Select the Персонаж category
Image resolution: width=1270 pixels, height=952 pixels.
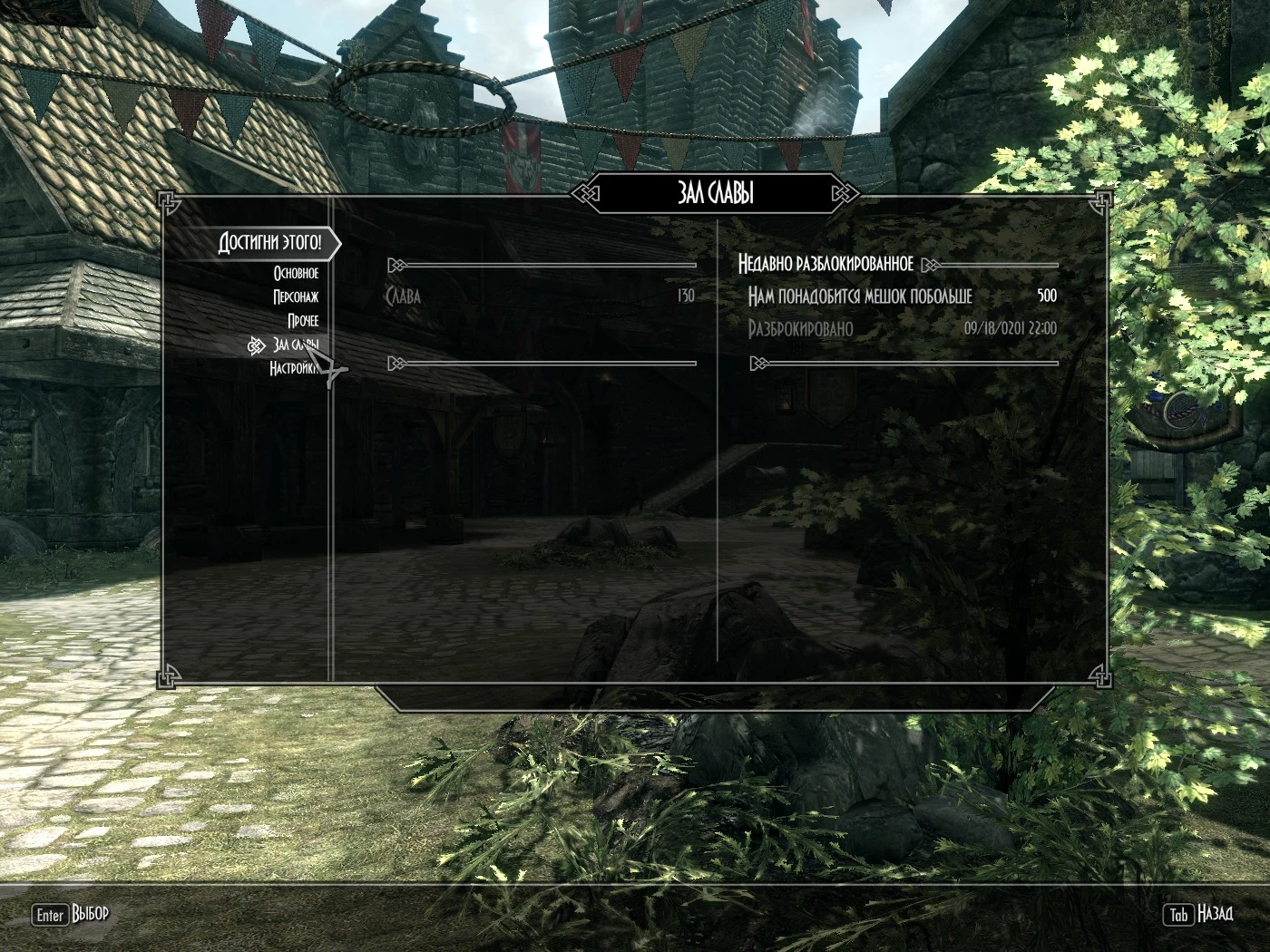click(x=296, y=296)
